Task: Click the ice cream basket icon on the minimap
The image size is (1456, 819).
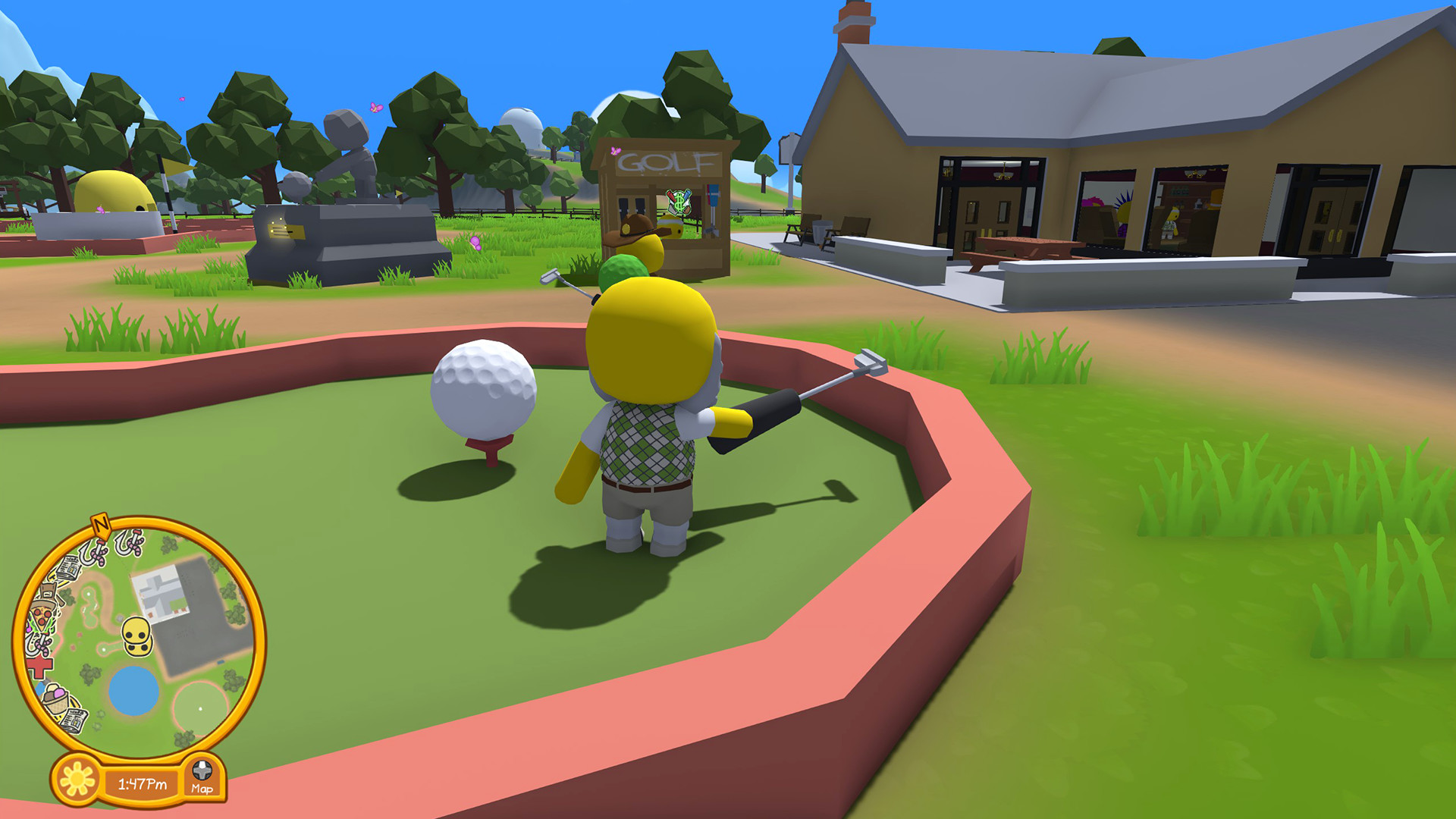Action: 56,699
